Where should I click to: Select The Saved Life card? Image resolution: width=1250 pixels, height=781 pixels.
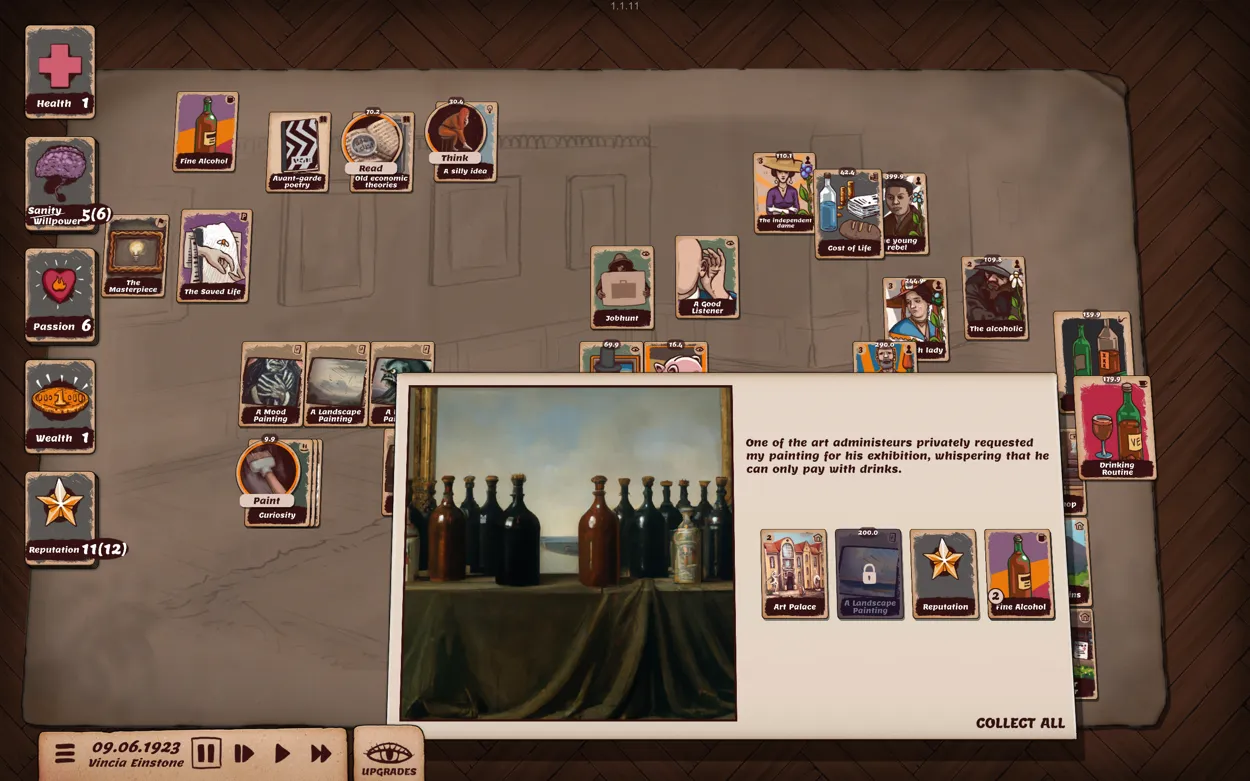[214, 256]
